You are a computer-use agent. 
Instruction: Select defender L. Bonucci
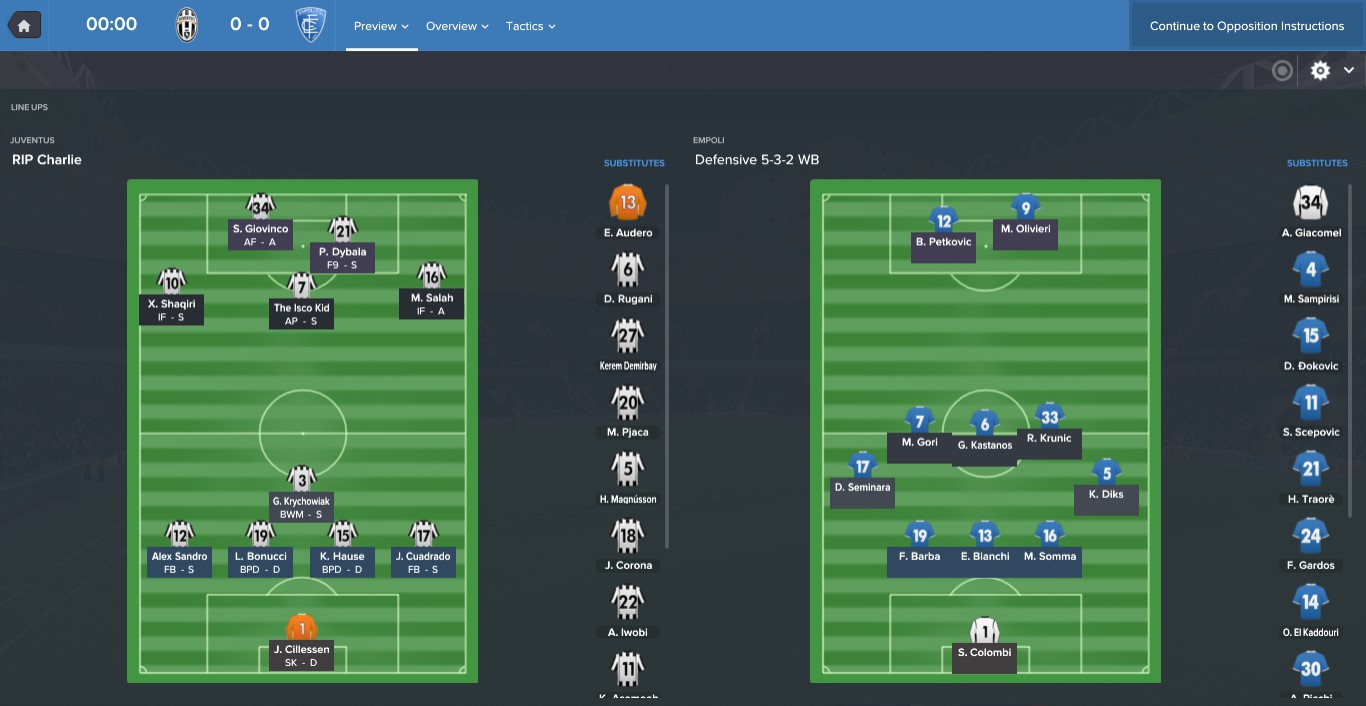click(260, 535)
